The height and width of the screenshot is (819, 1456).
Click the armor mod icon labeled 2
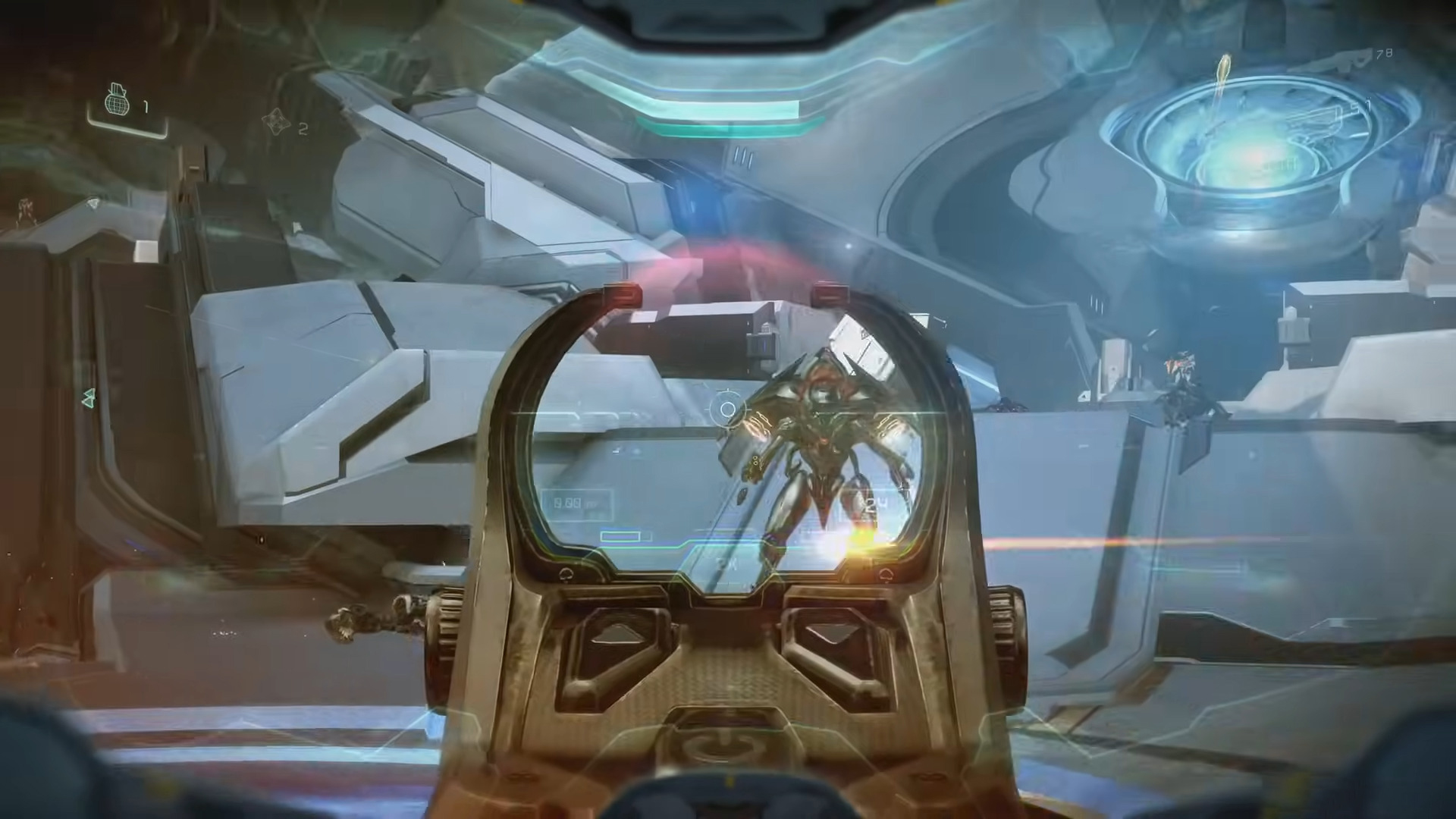coord(275,123)
